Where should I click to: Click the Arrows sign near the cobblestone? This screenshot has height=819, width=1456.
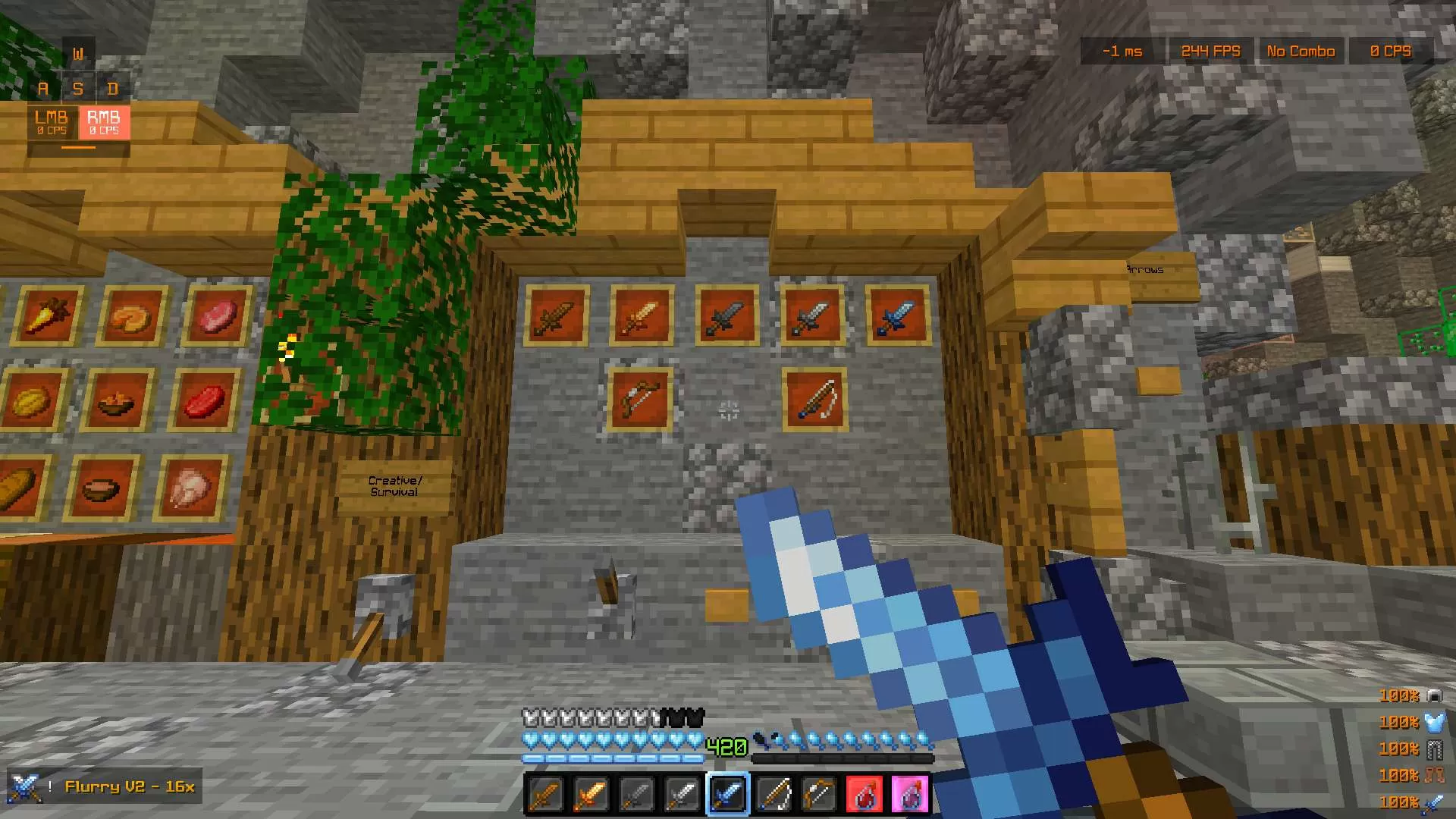[1144, 269]
